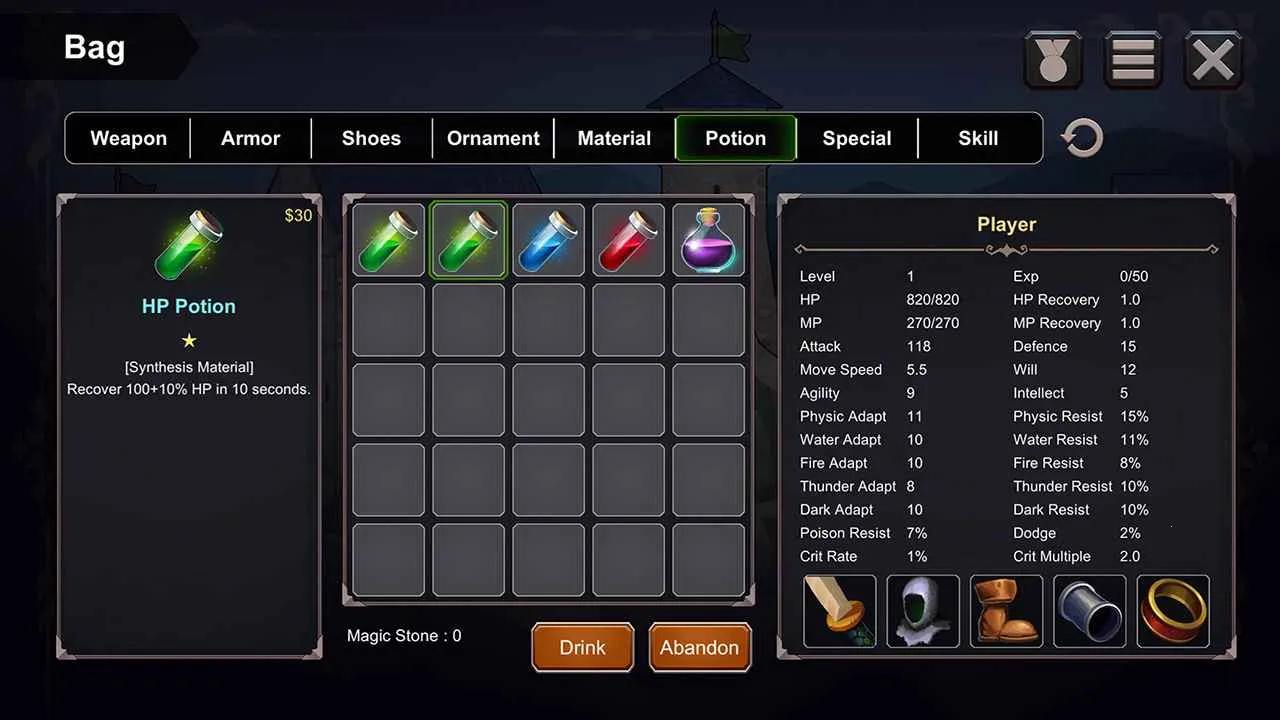This screenshot has height=720, width=1280.
Task: Show the Ornament tab
Action: click(493, 138)
